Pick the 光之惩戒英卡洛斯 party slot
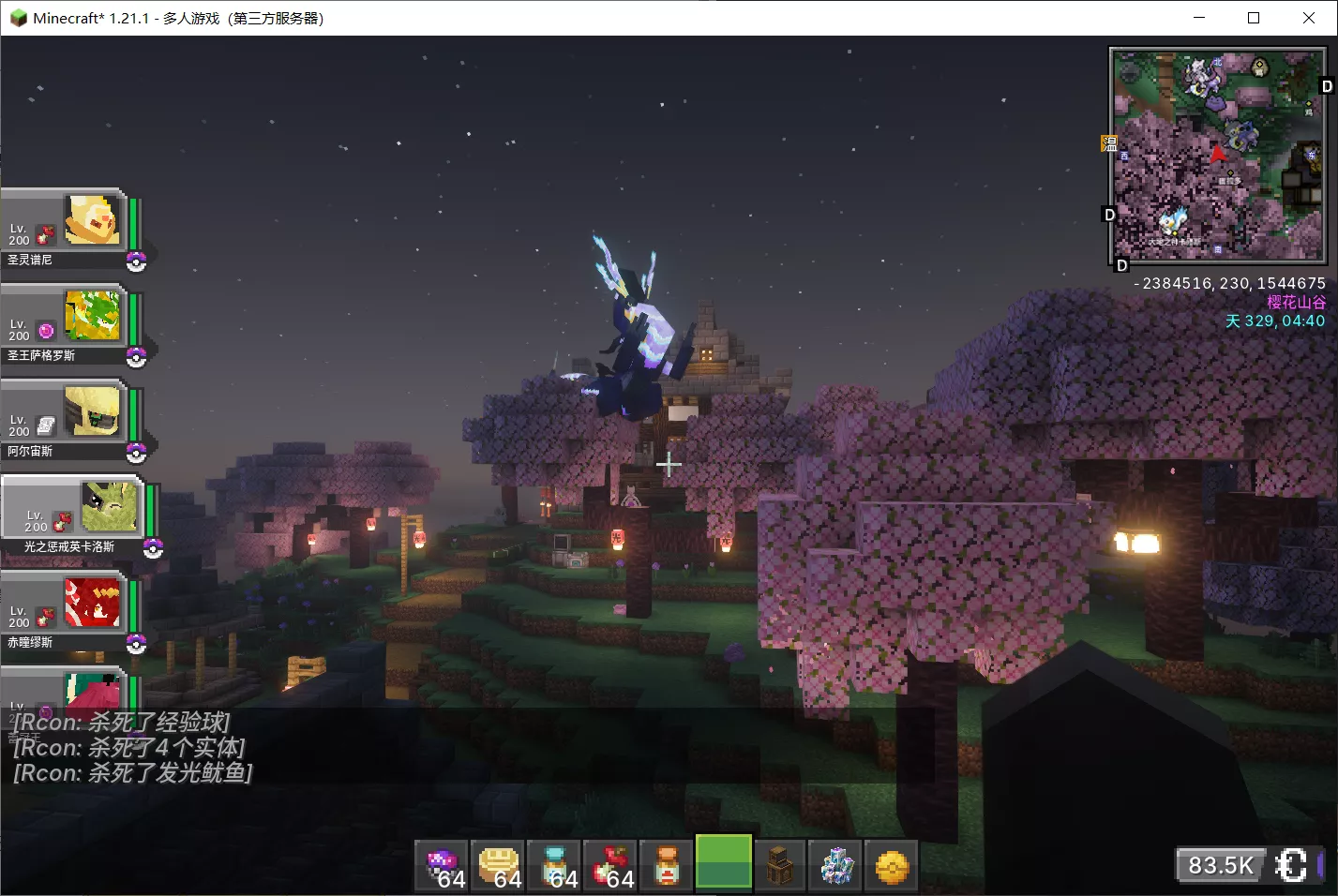Screen dimensions: 1338x896 click(x=73, y=514)
